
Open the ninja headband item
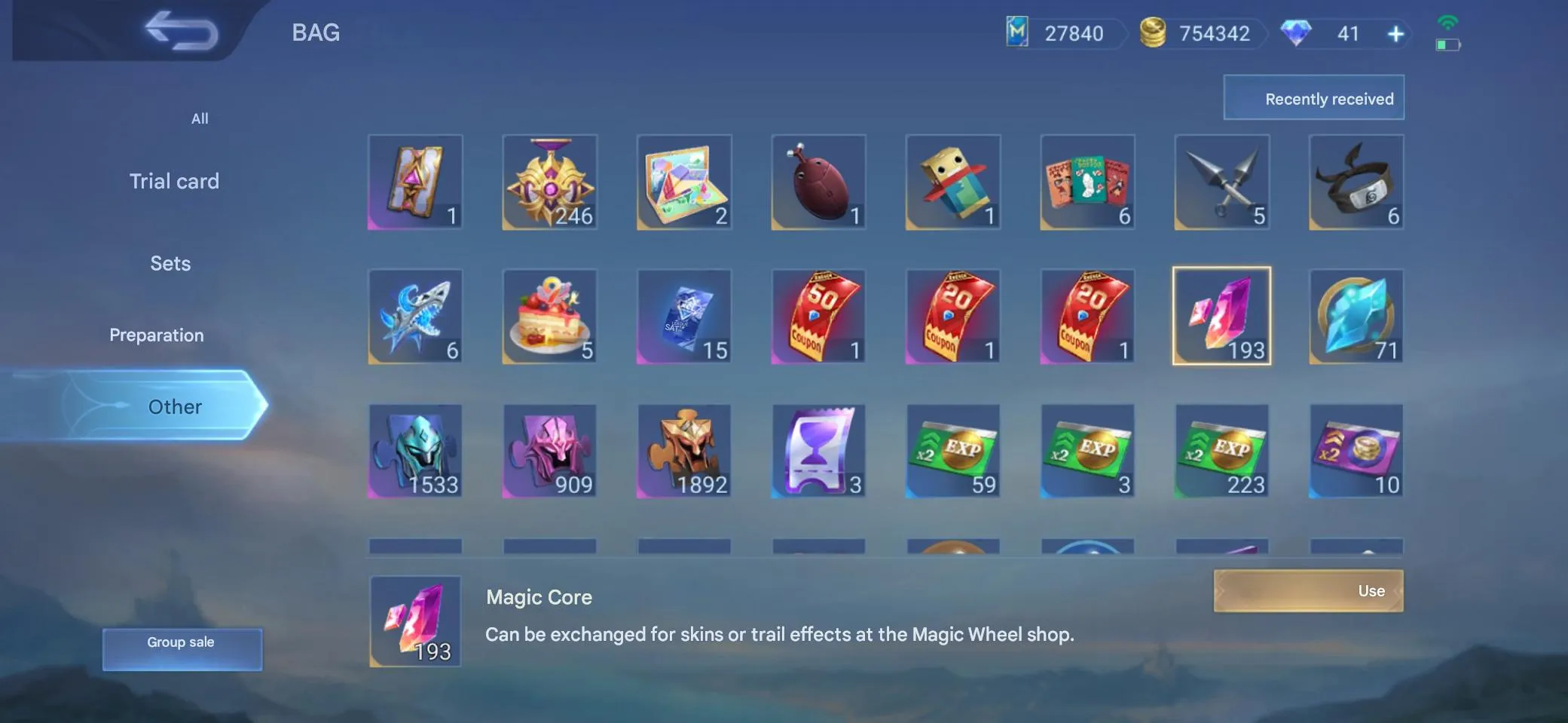pos(1356,182)
